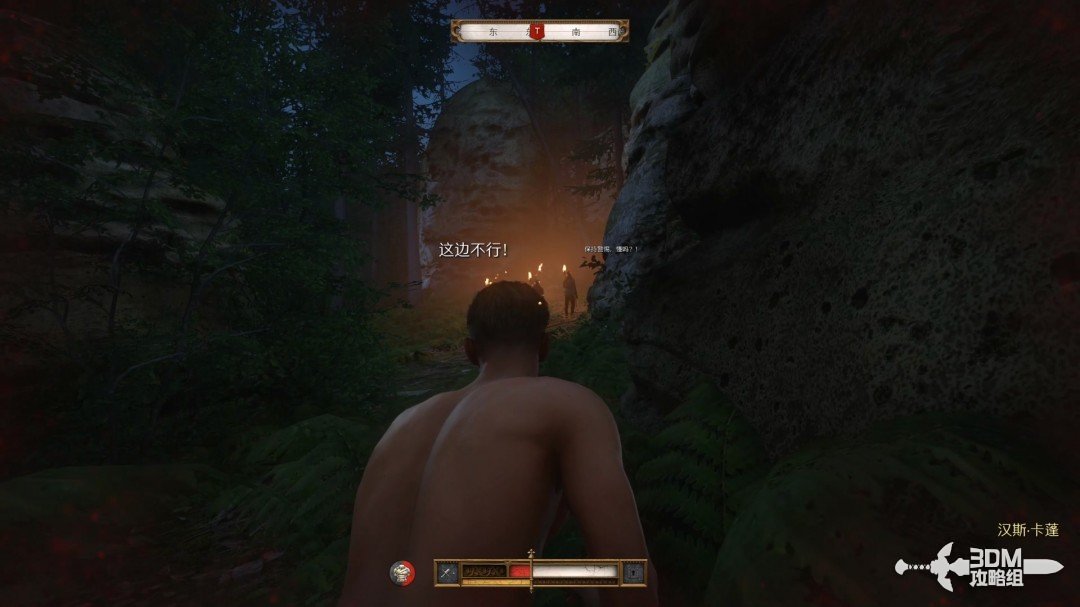
Task: Click the keyhole slot on HUD
Action: [x=633, y=572]
